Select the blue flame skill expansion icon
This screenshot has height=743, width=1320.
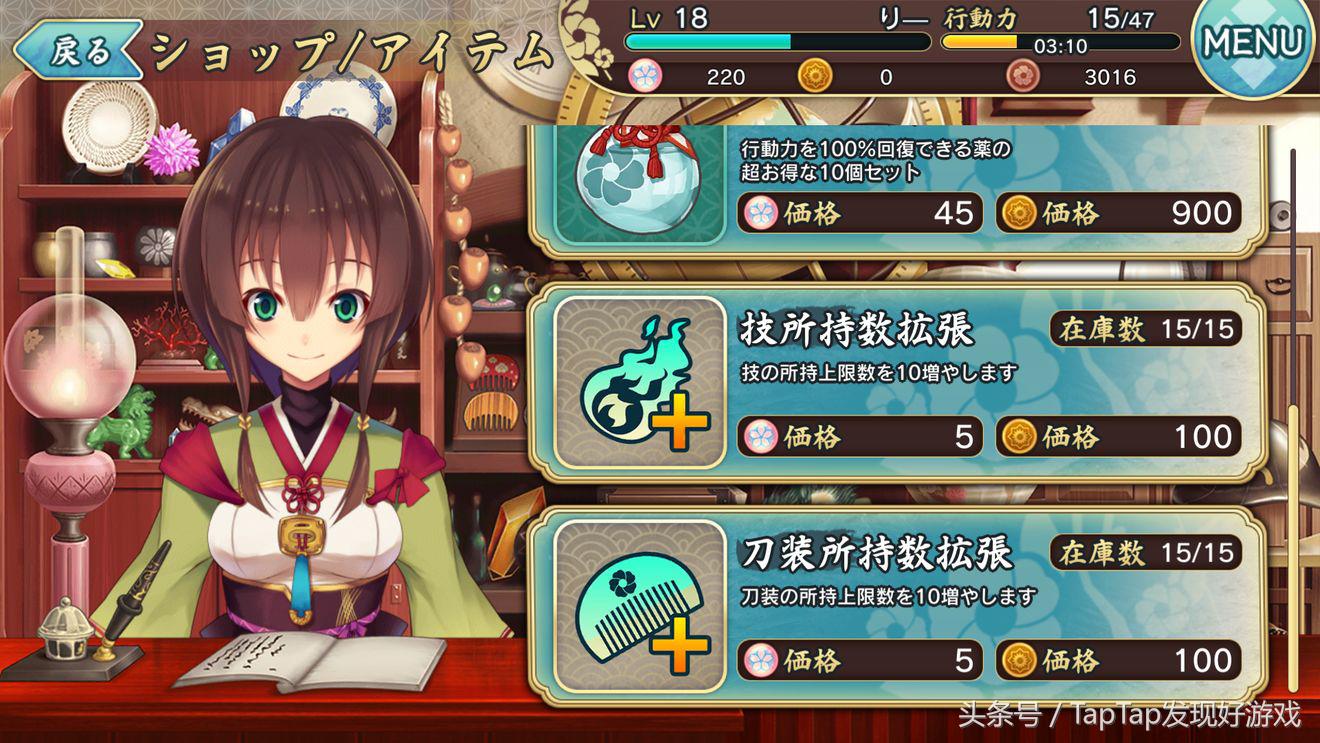point(640,383)
